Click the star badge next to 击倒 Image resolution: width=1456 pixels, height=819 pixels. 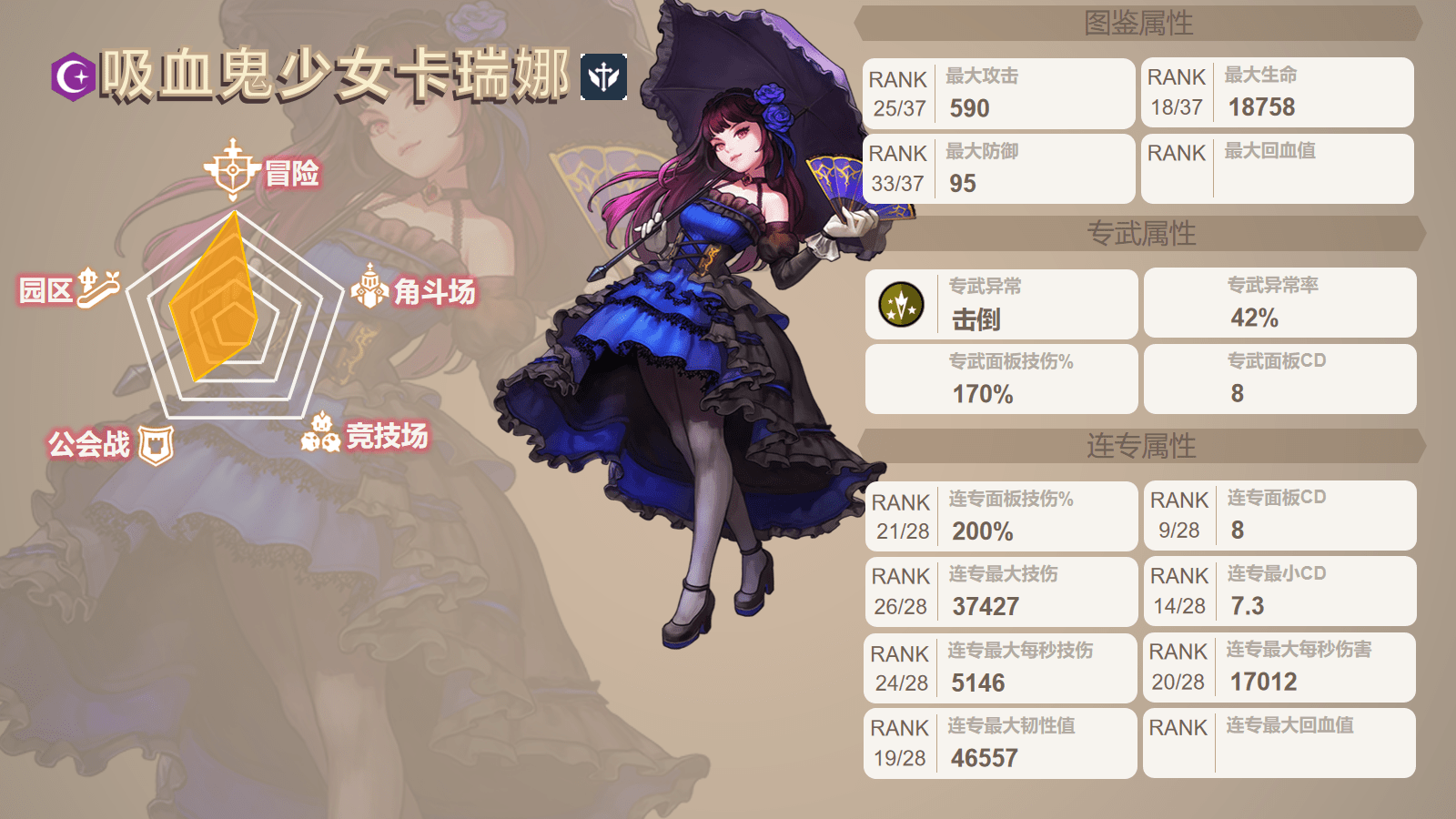point(901,304)
